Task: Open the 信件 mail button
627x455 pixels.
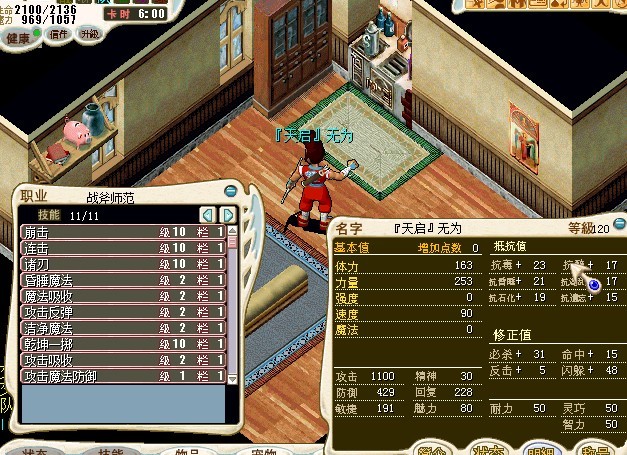Action: (59, 34)
